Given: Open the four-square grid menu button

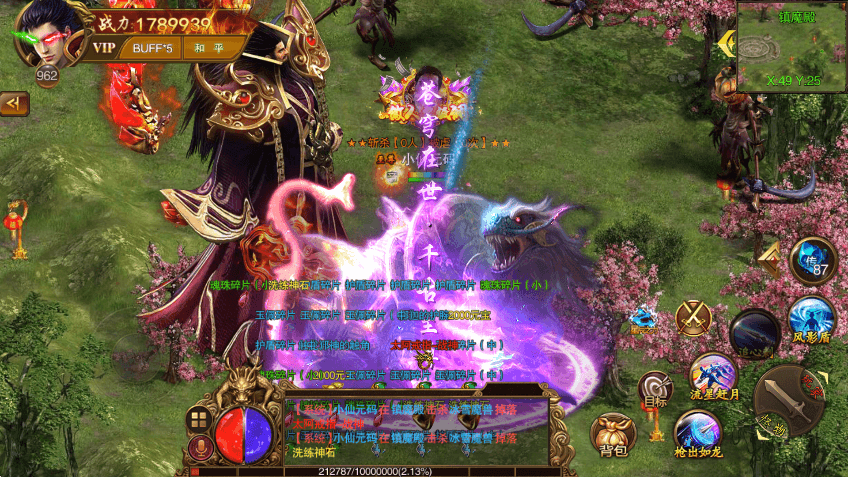Looking at the screenshot, I should tap(198, 420).
